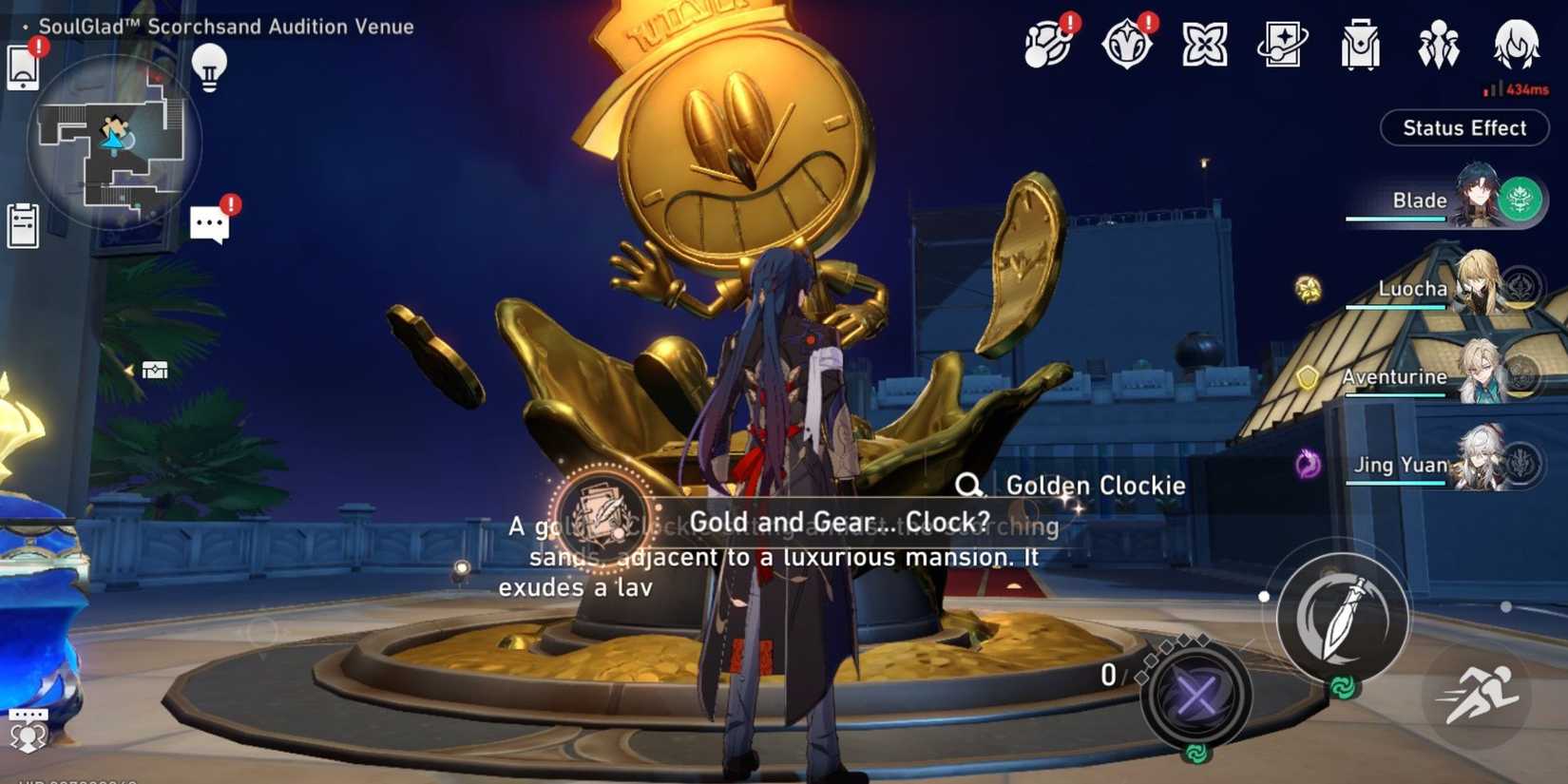The image size is (1568, 784).
Task: Open the inventory bag
Action: (x=1359, y=43)
